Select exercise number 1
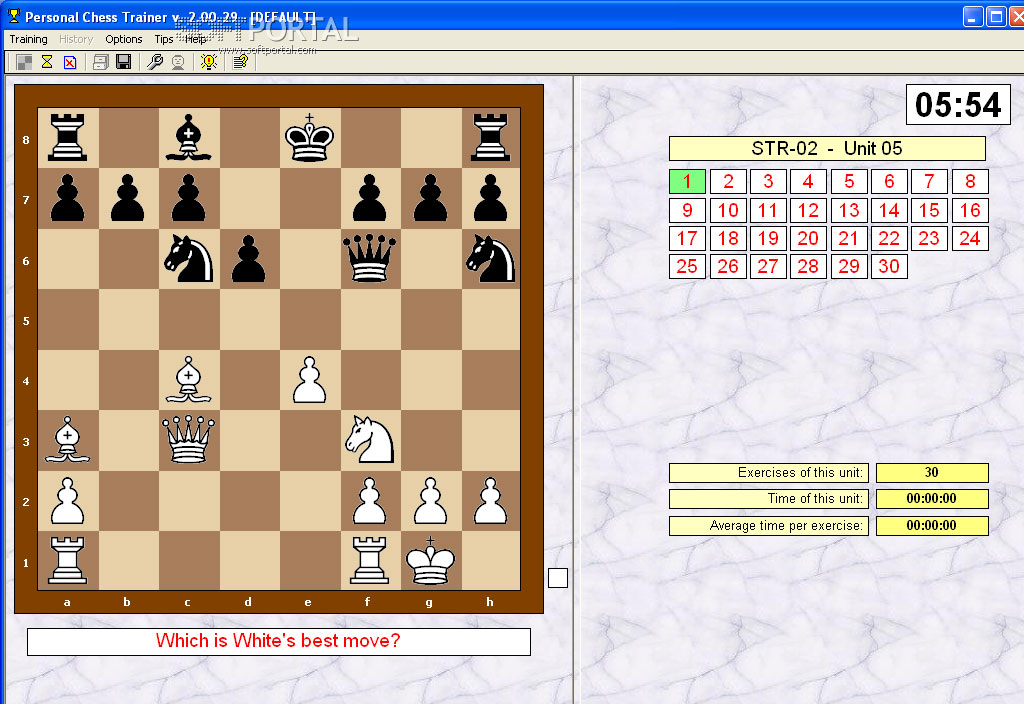Image resolution: width=1024 pixels, height=704 pixels. (687, 182)
